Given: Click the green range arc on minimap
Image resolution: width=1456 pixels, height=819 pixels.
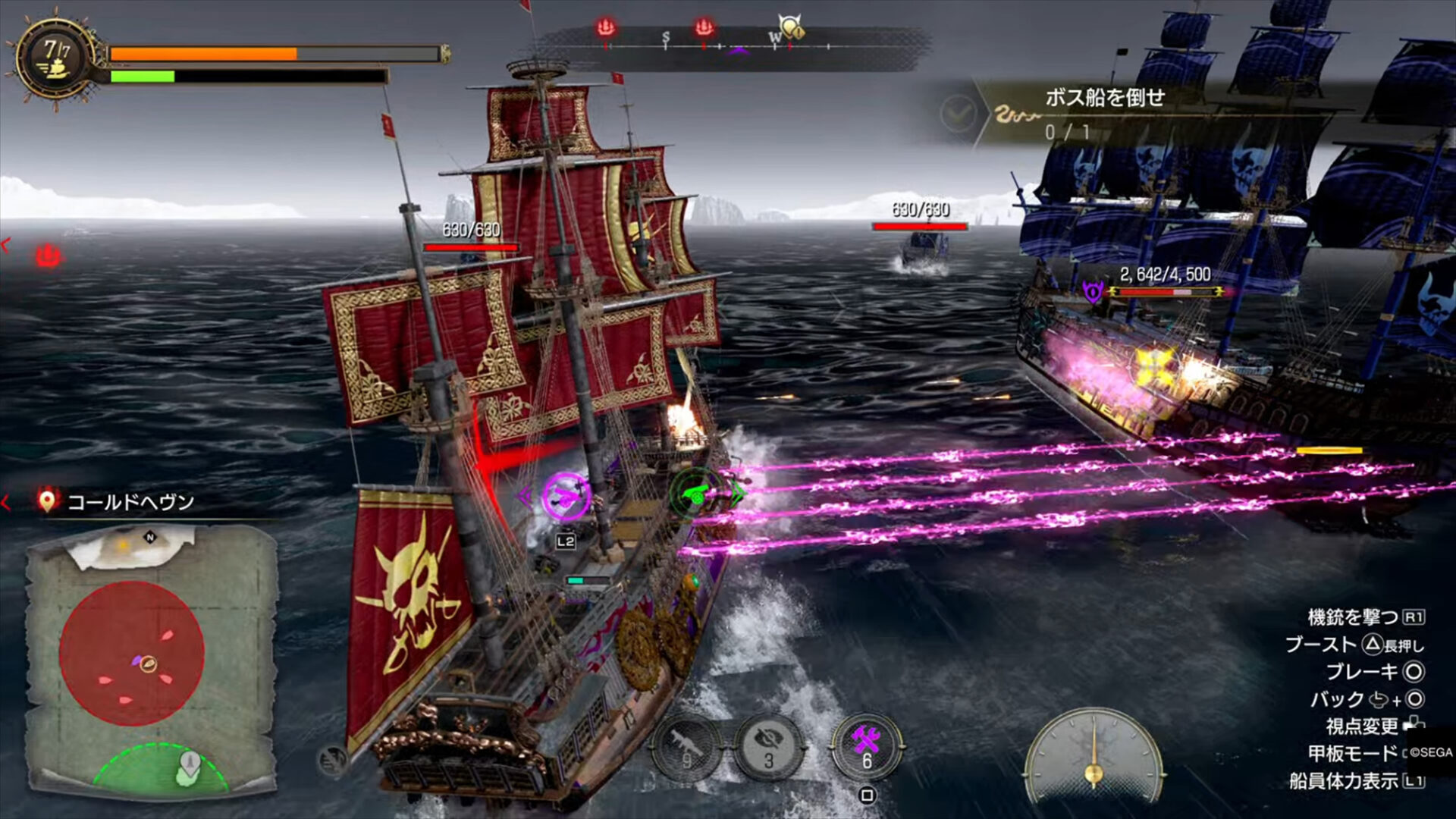Looking at the screenshot, I should [x=161, y=767].
